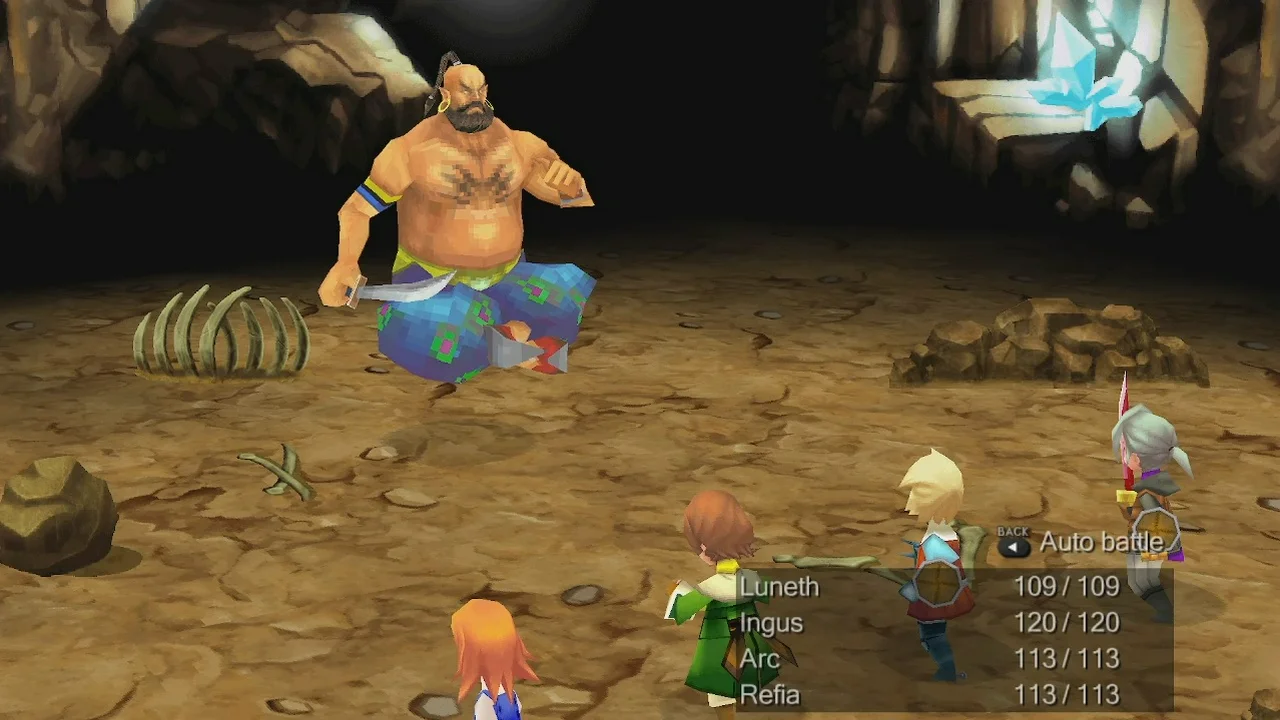Screen dimensions: 1280x720
Task: Choose Ingus in the party list
Action: pyautogui.click(x=772, y=623)
